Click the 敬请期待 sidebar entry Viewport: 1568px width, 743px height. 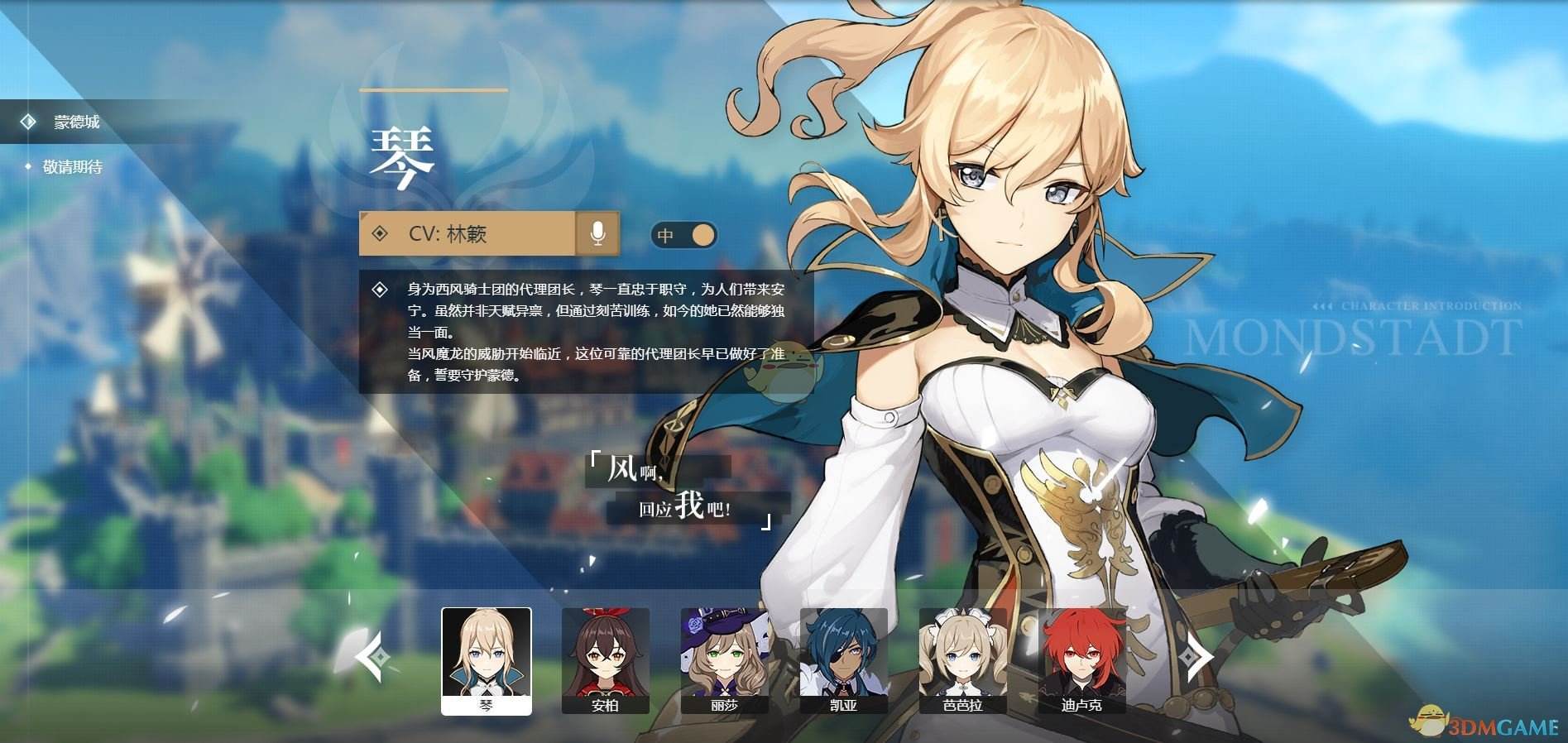(73, 167)
